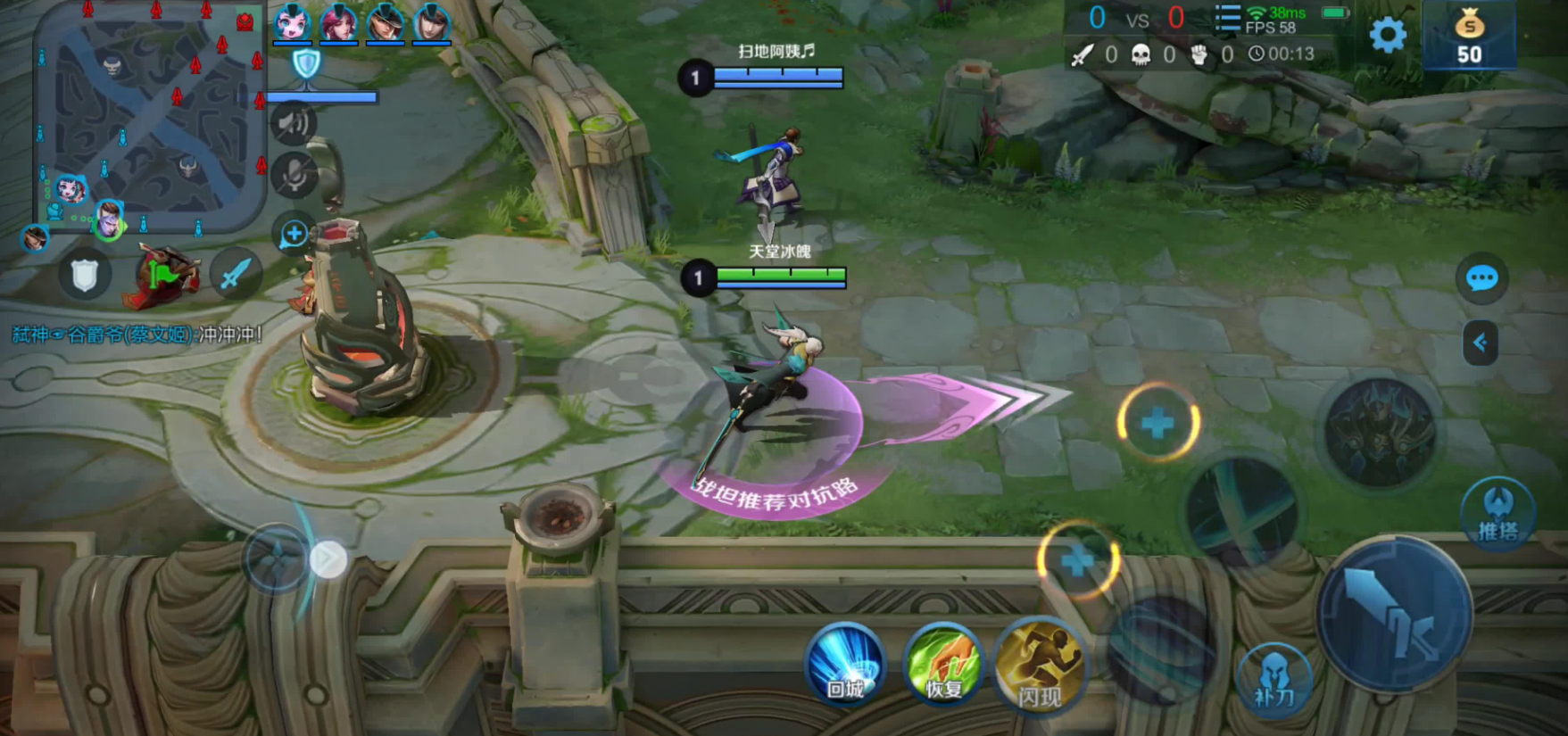Open the gold shop showing 50

coord(1469,37)
